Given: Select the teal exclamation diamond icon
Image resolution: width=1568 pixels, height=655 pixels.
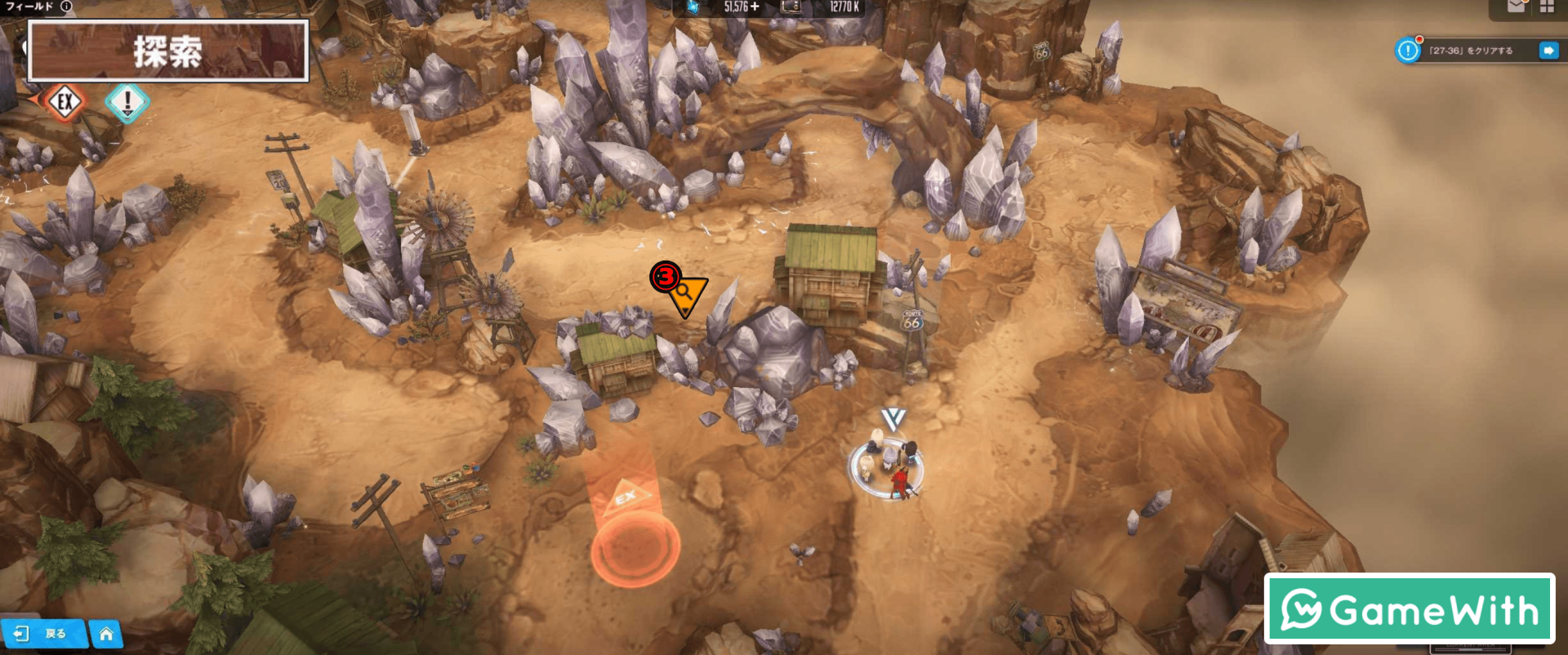Looking at the screenshot, I should [127, 103].
